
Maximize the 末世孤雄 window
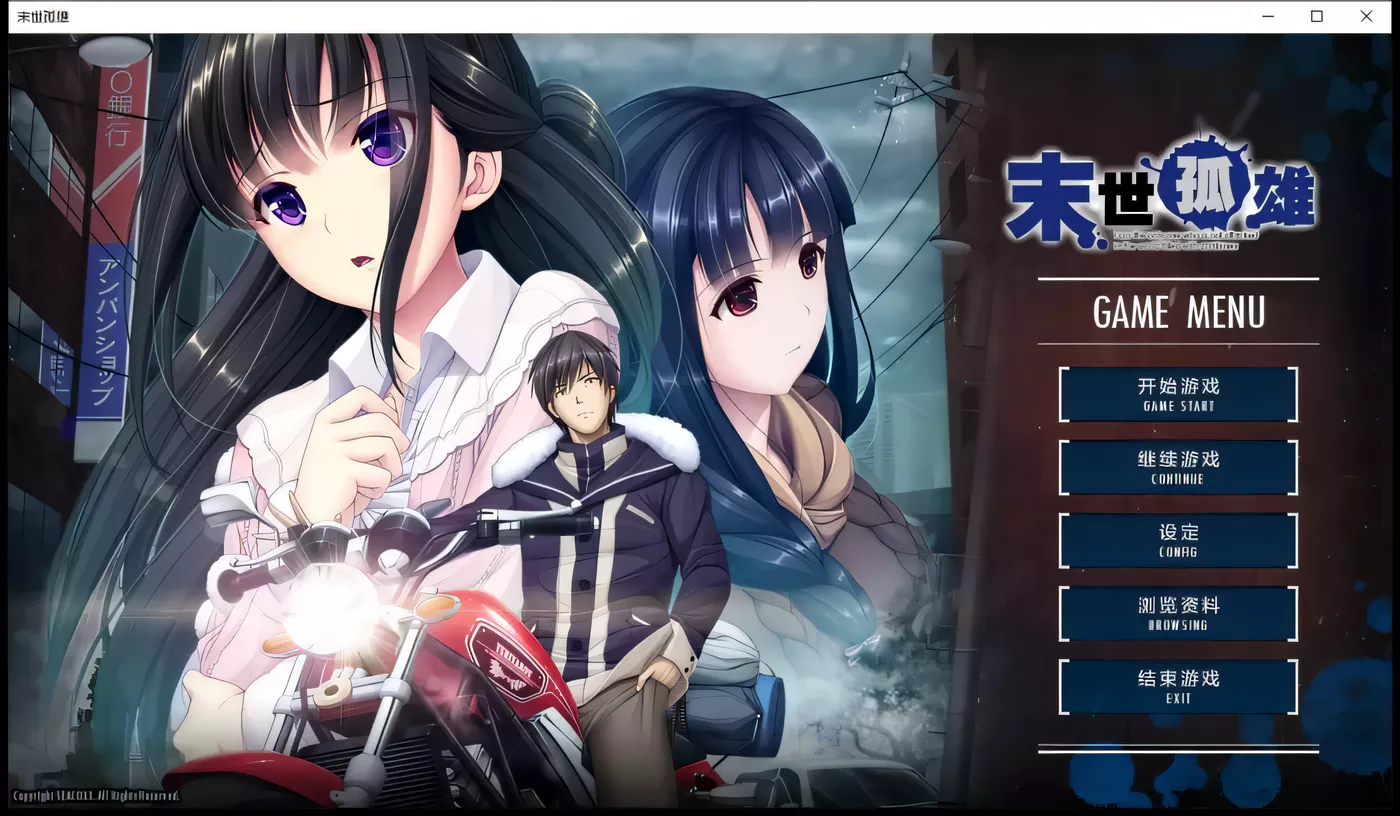1316,16
